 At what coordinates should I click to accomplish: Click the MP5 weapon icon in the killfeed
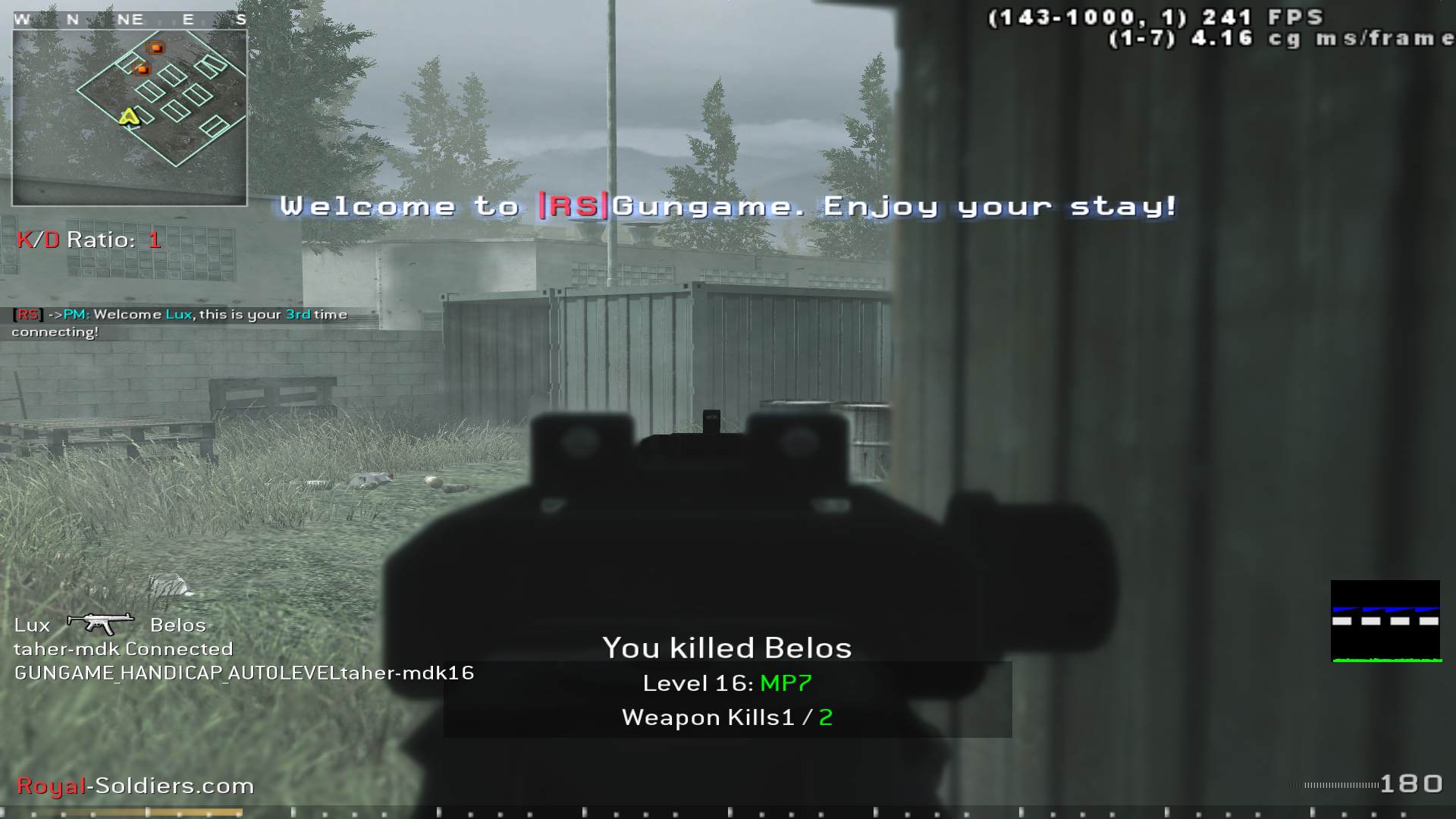point(99,623)
